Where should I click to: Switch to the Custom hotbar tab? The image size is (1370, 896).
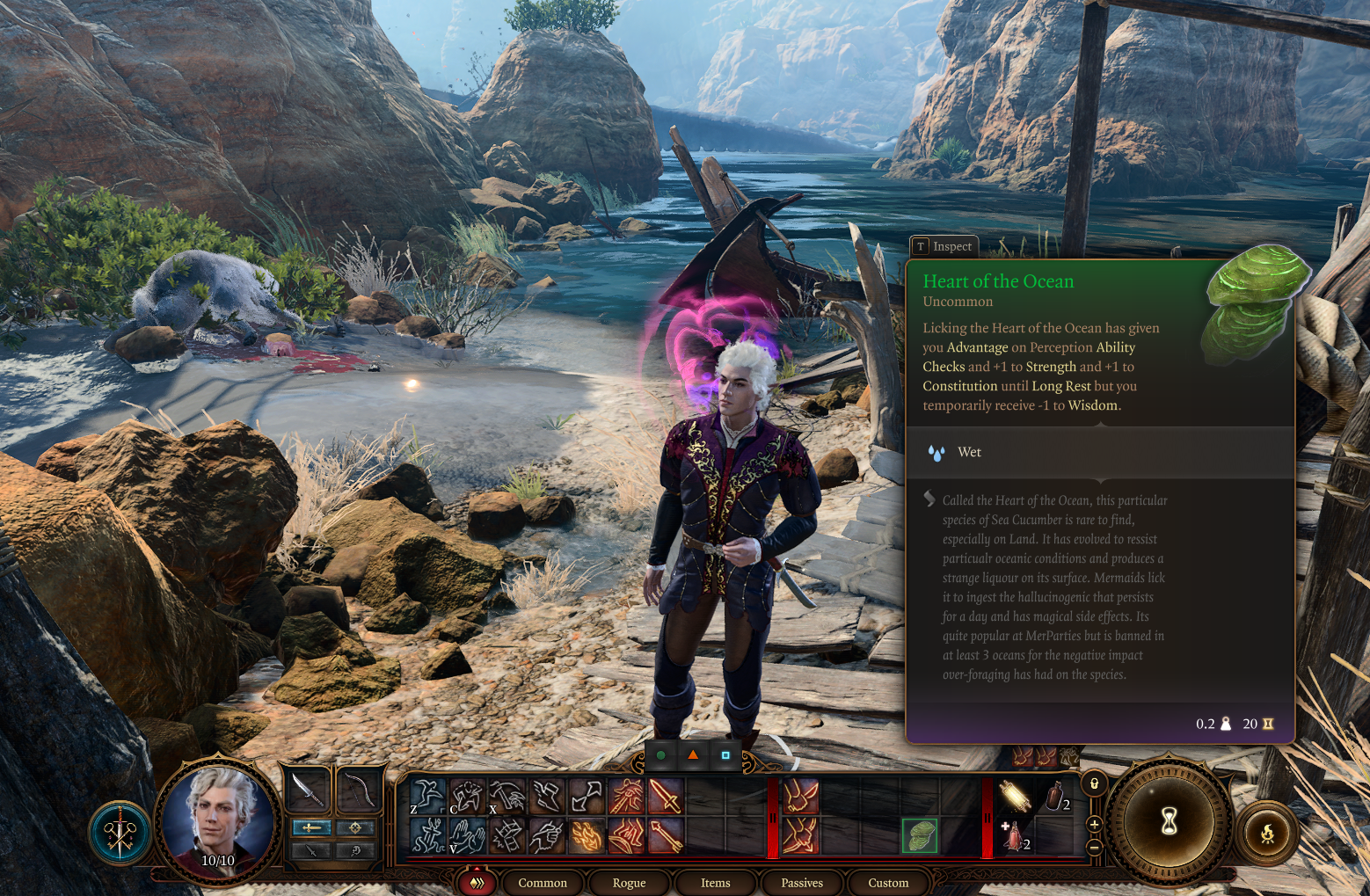tap(888, 883)
